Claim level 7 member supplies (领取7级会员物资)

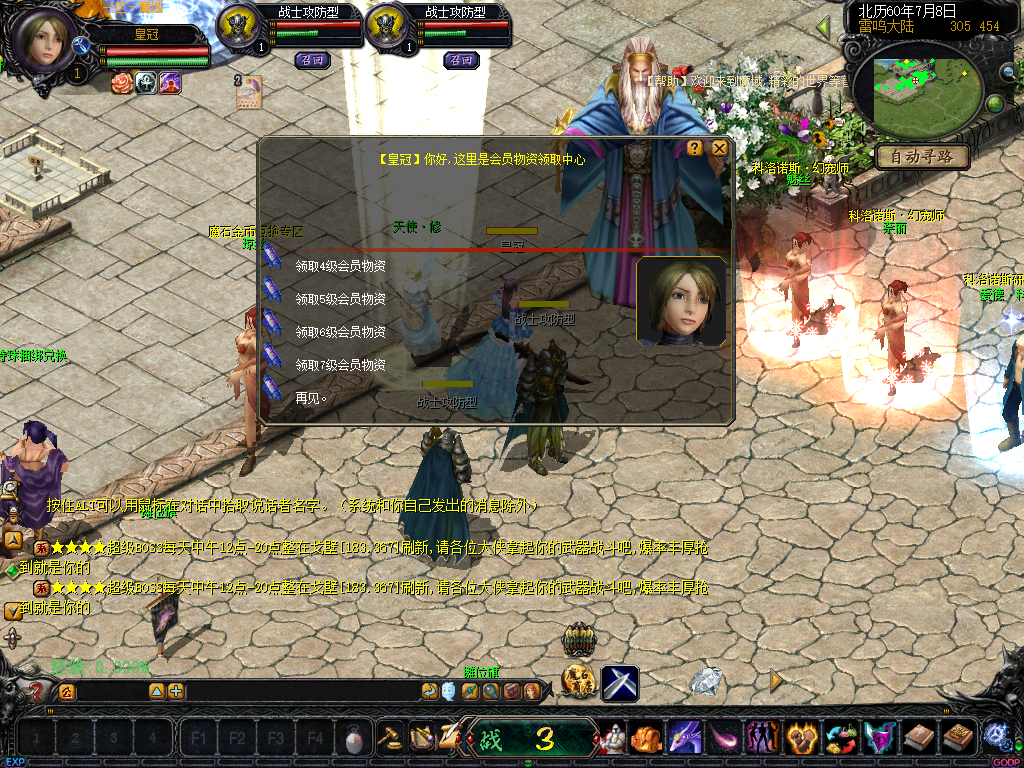340,365
